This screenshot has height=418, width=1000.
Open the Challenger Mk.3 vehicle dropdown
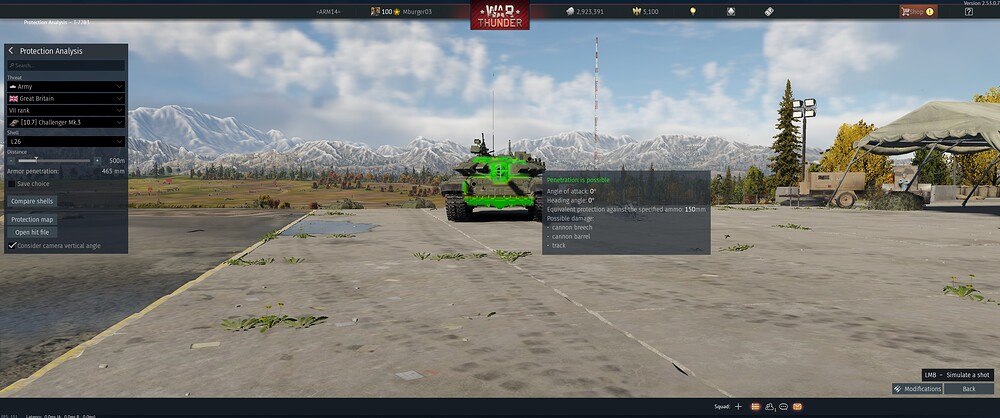66,122
